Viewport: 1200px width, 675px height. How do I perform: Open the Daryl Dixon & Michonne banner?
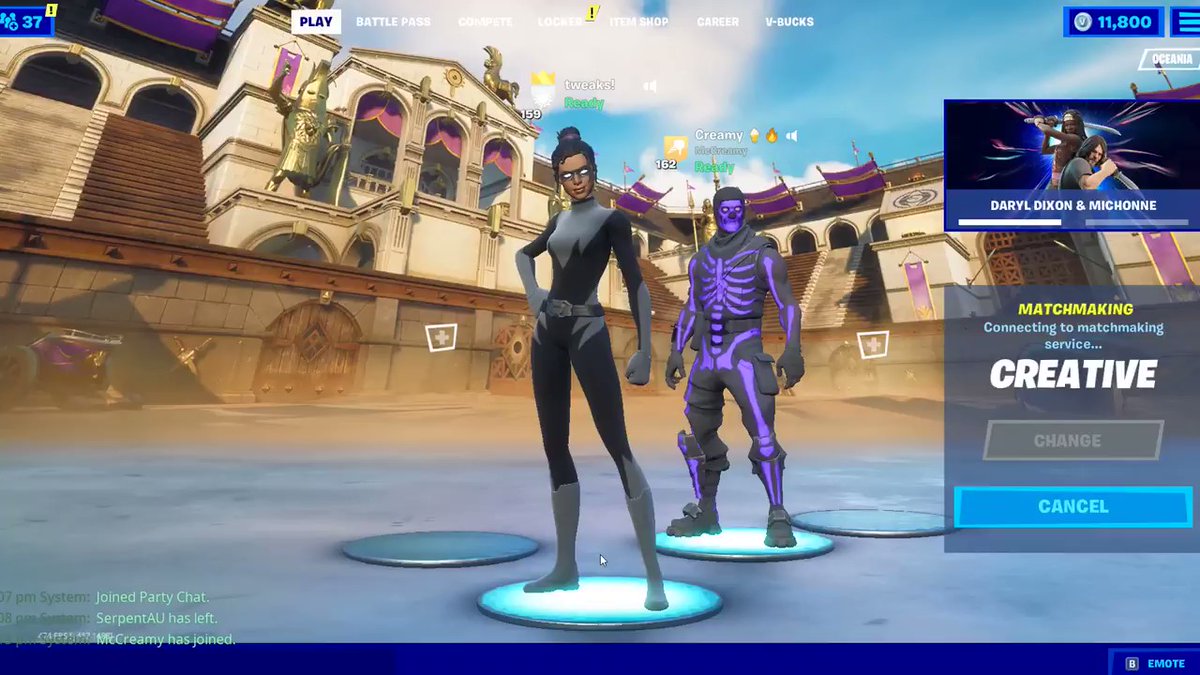coord(1072,165)
